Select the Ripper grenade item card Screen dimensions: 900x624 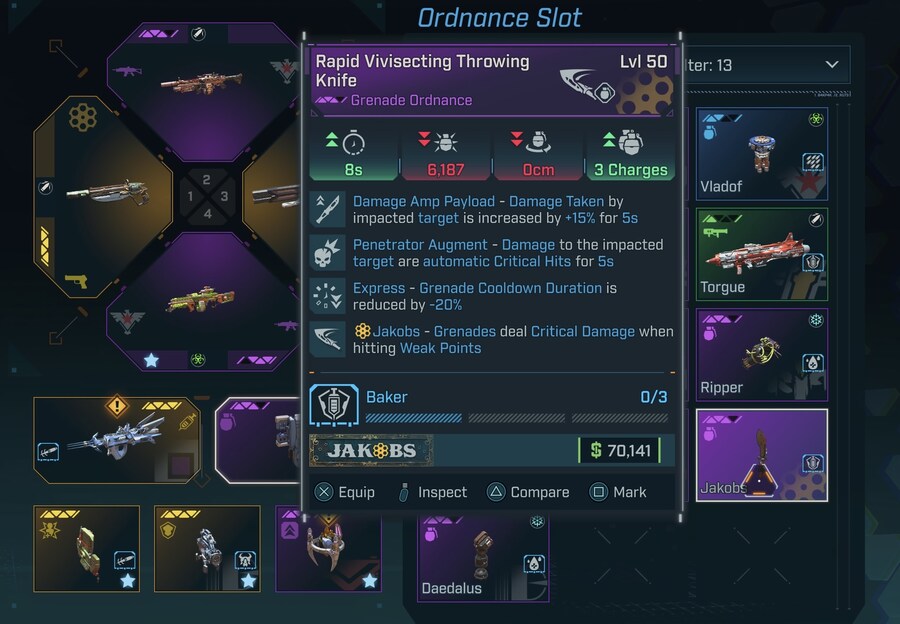coord(761,354)
